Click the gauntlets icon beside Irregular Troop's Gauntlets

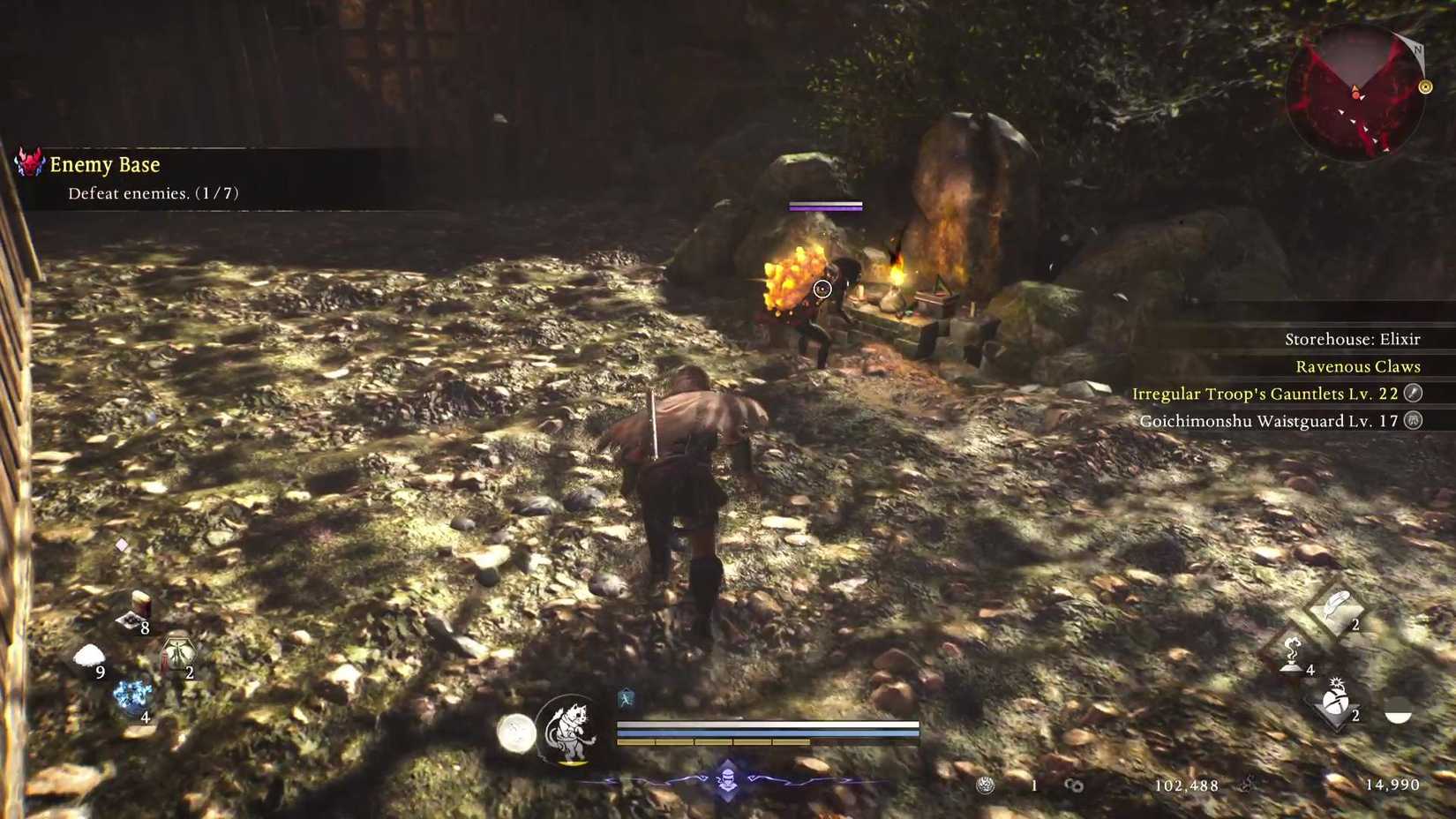pos(1415,394)
